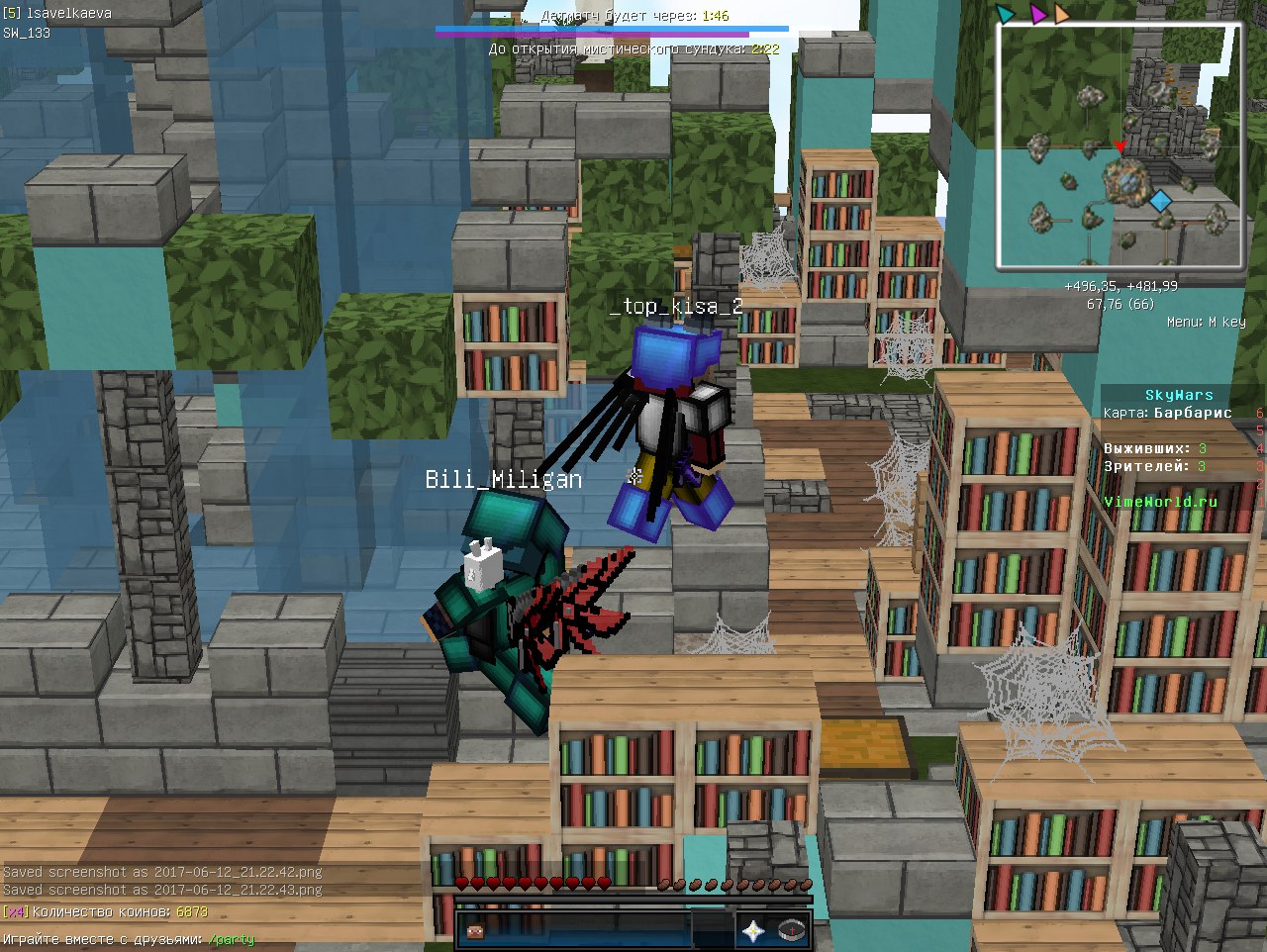This screenshot has width=1267, height=952.
Task: Click the blue diamond marker on the minimap
Action: click(1160, 202)
